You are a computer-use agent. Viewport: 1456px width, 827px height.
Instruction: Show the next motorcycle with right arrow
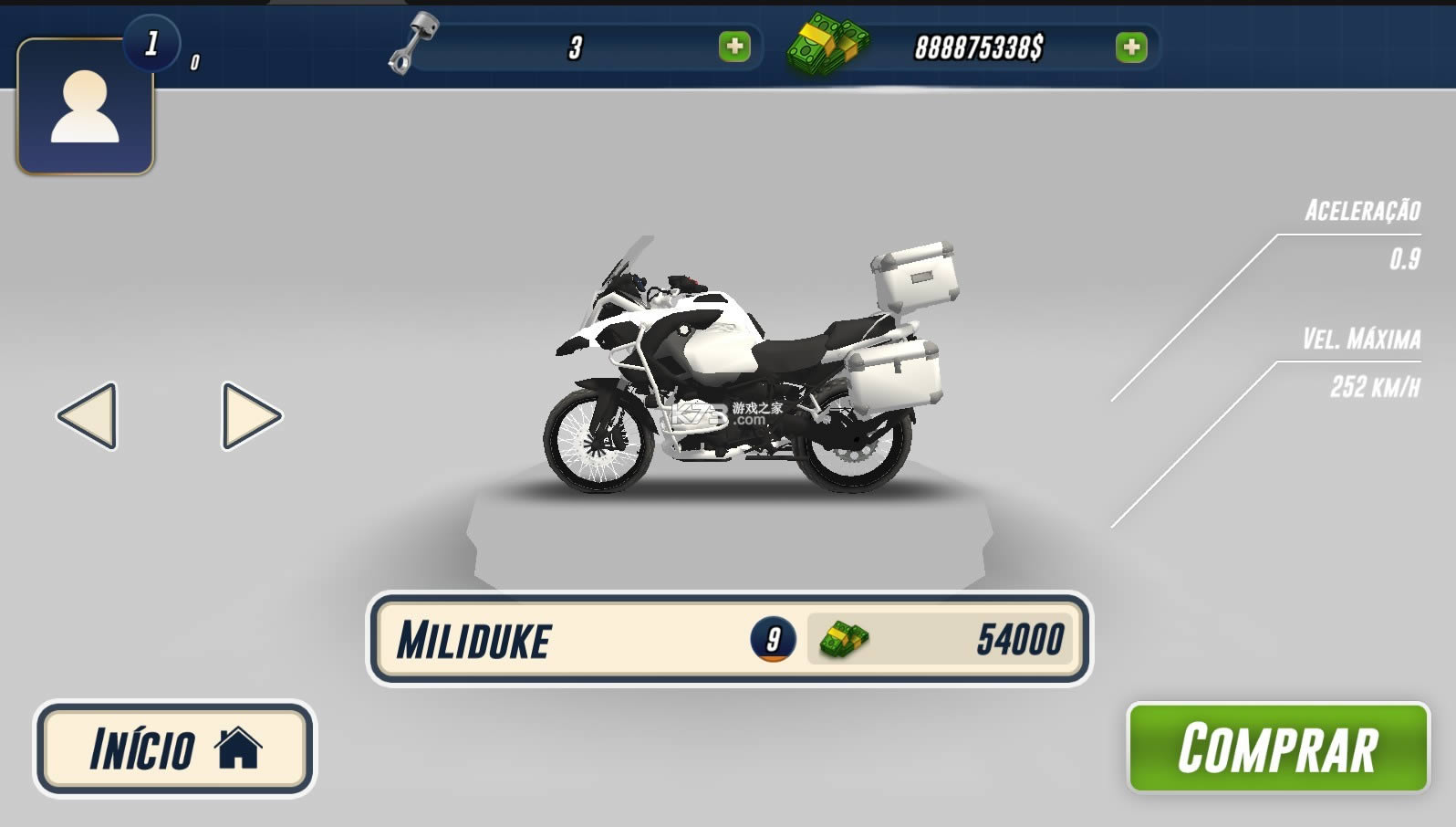(251, 416)
